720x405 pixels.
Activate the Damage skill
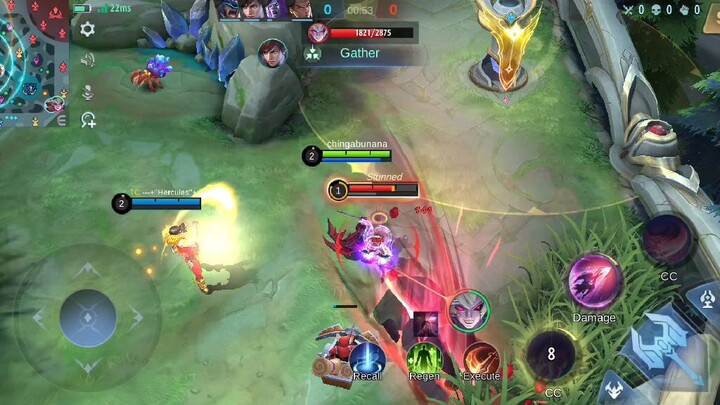(594, 281)
